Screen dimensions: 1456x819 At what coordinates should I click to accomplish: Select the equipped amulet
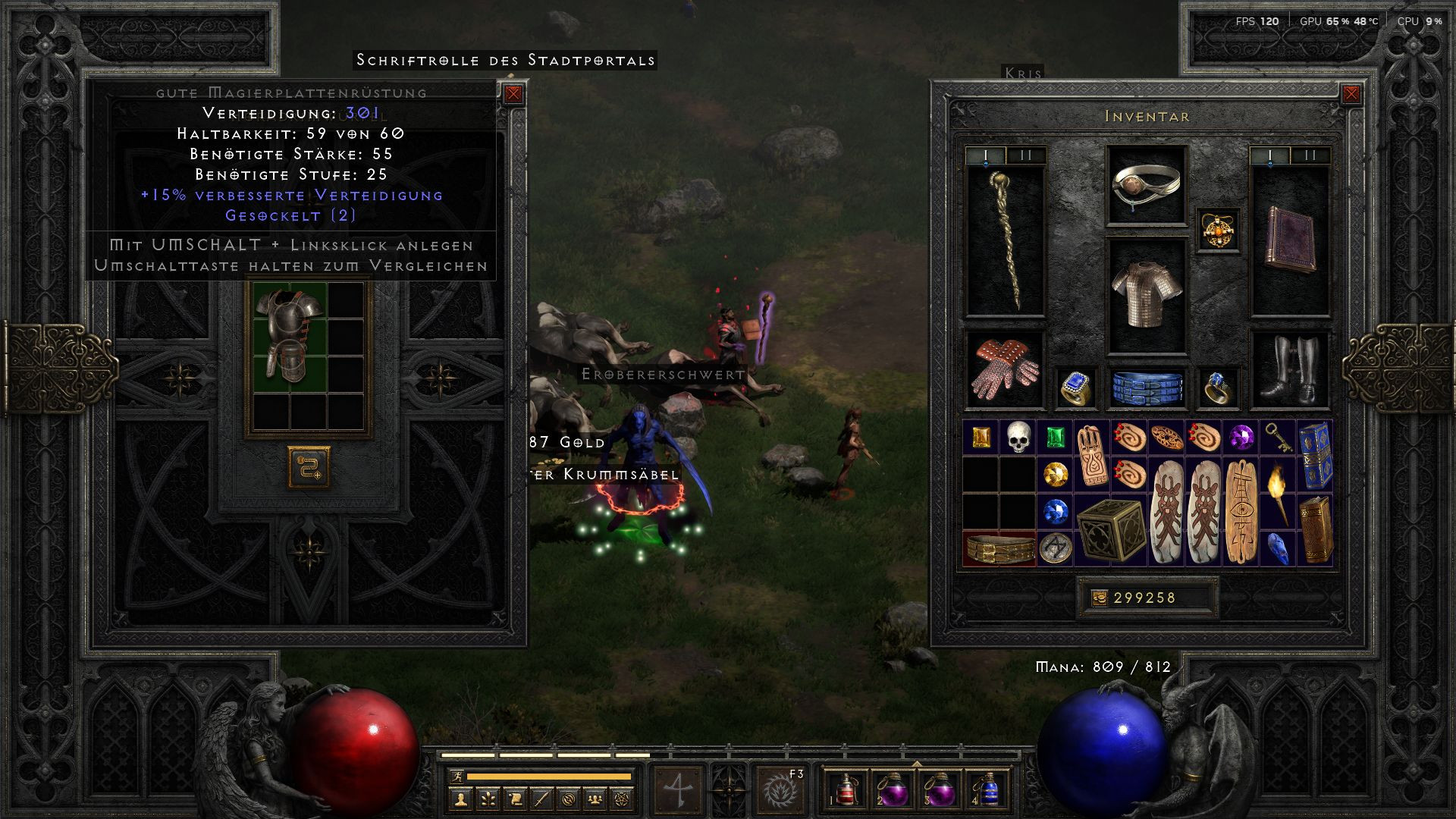click(1219, 230)
